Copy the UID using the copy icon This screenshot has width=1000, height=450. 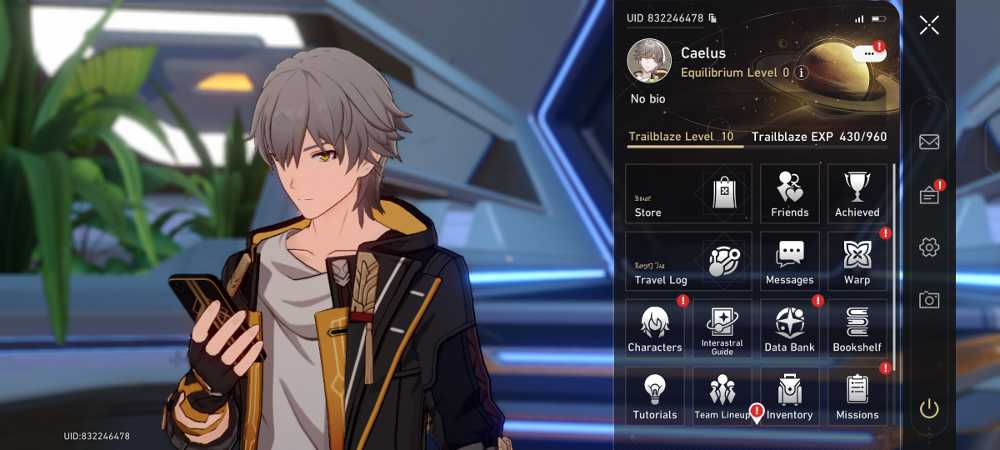coord(712,18)
